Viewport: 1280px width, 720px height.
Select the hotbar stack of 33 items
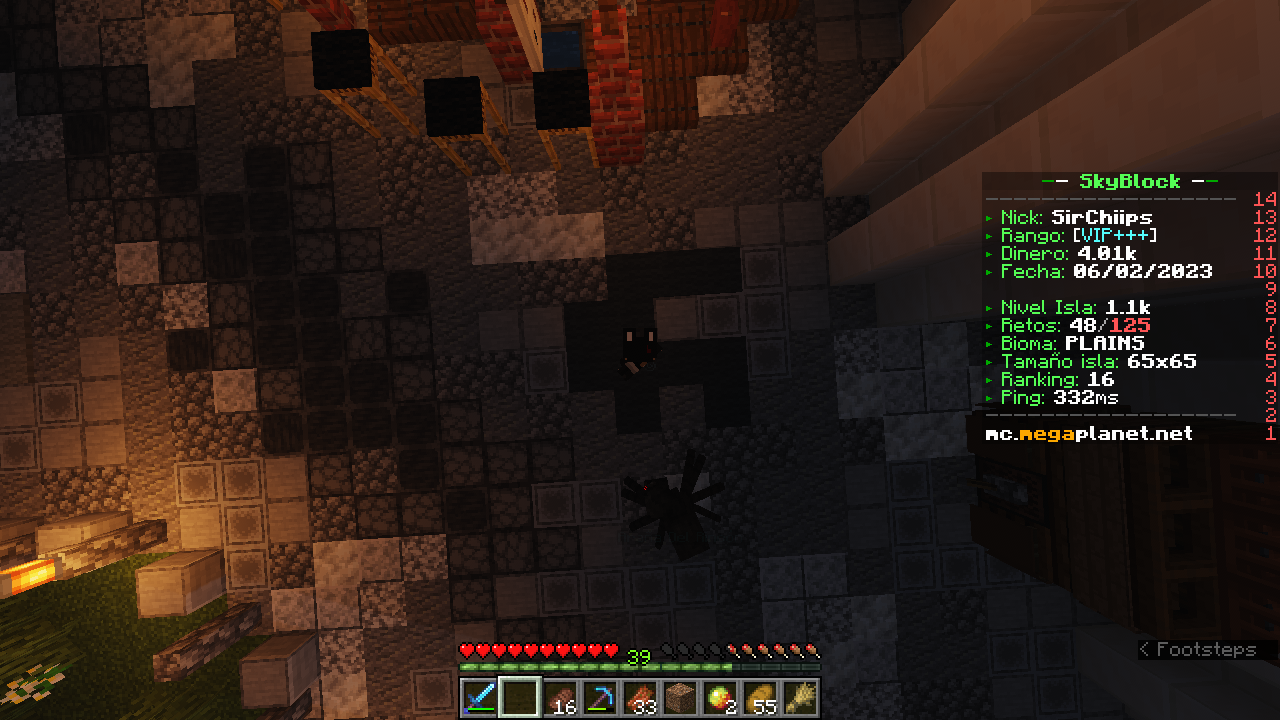(641, 697)
